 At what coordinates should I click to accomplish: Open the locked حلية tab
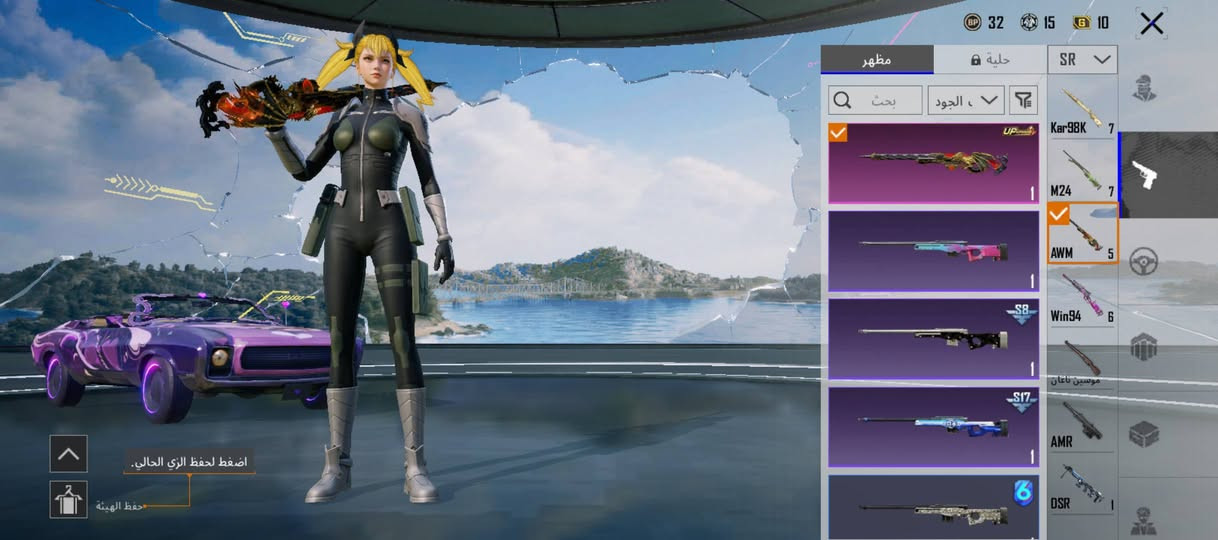tap(990, 60)
